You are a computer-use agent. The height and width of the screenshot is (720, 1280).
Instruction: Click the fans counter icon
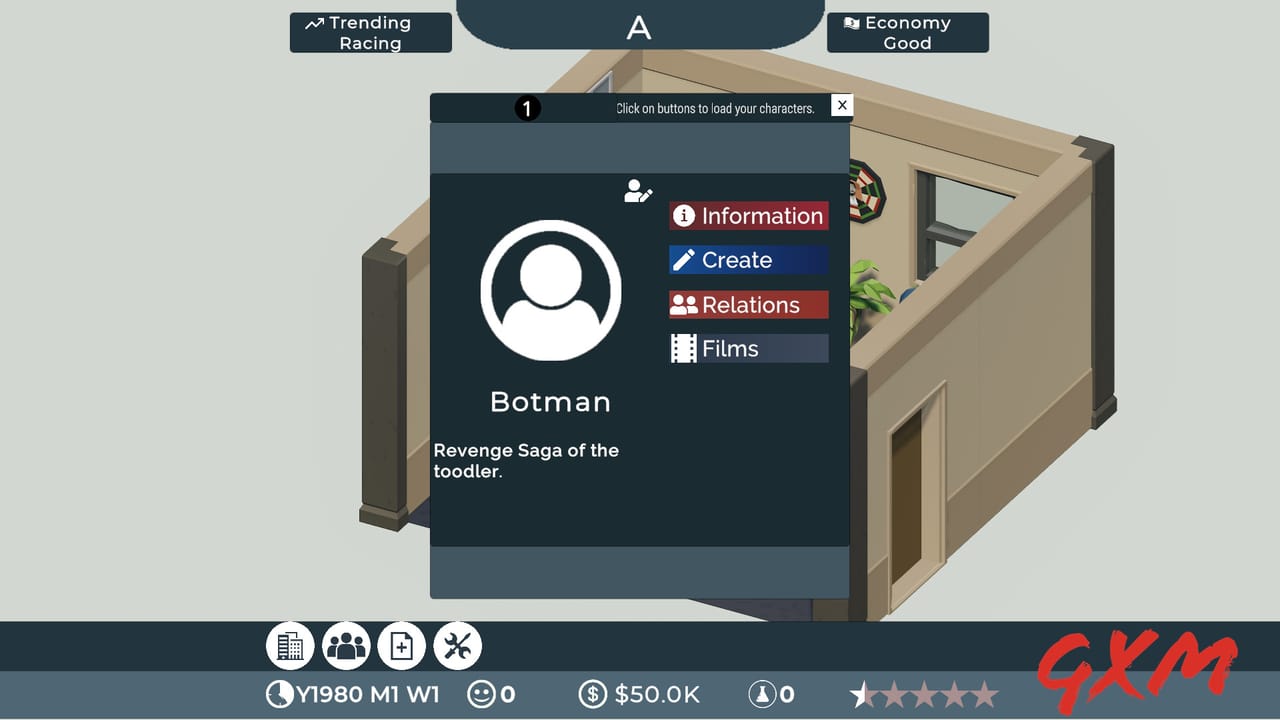764,693
